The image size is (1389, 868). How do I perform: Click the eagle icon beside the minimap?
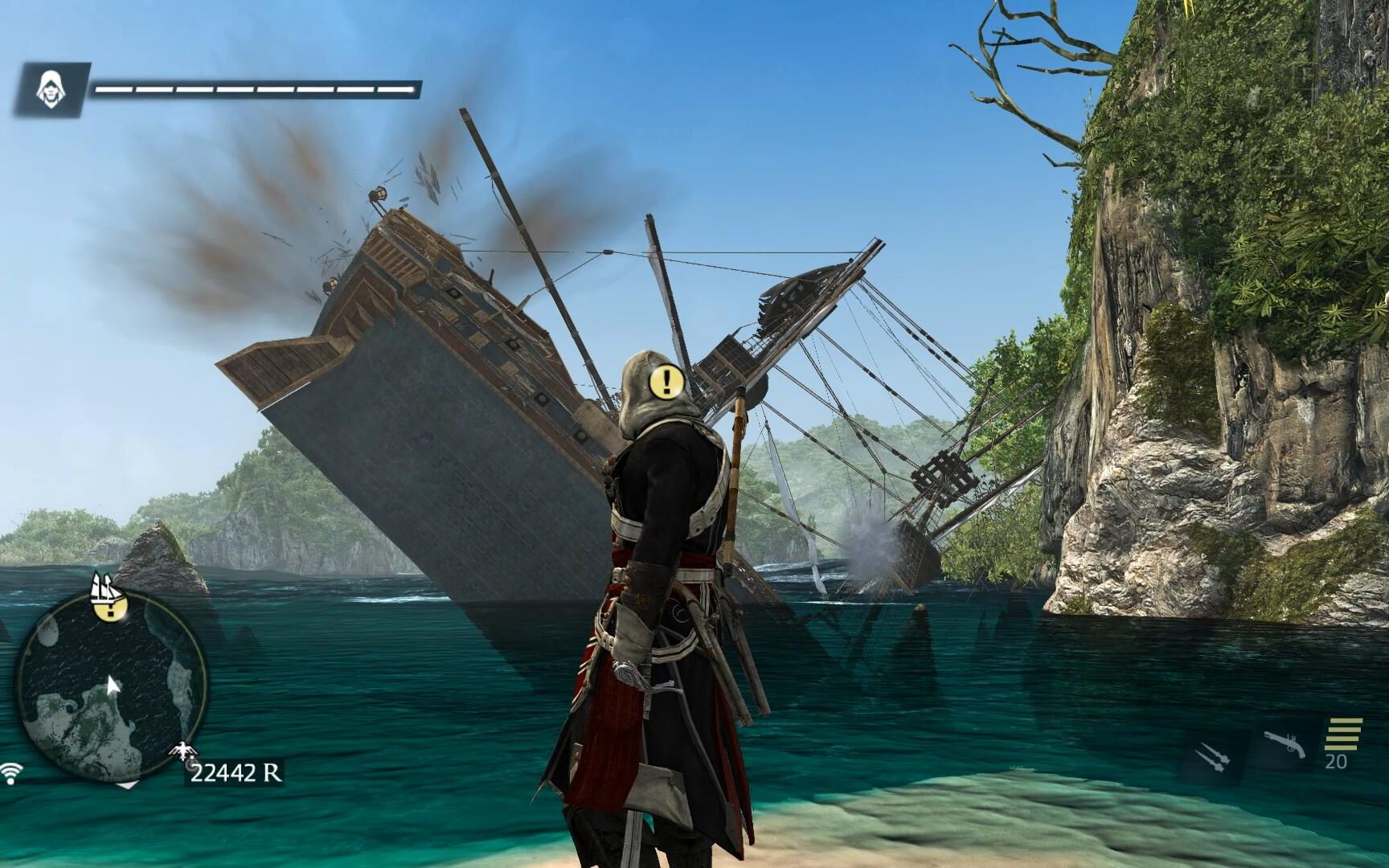pos(182,751)
